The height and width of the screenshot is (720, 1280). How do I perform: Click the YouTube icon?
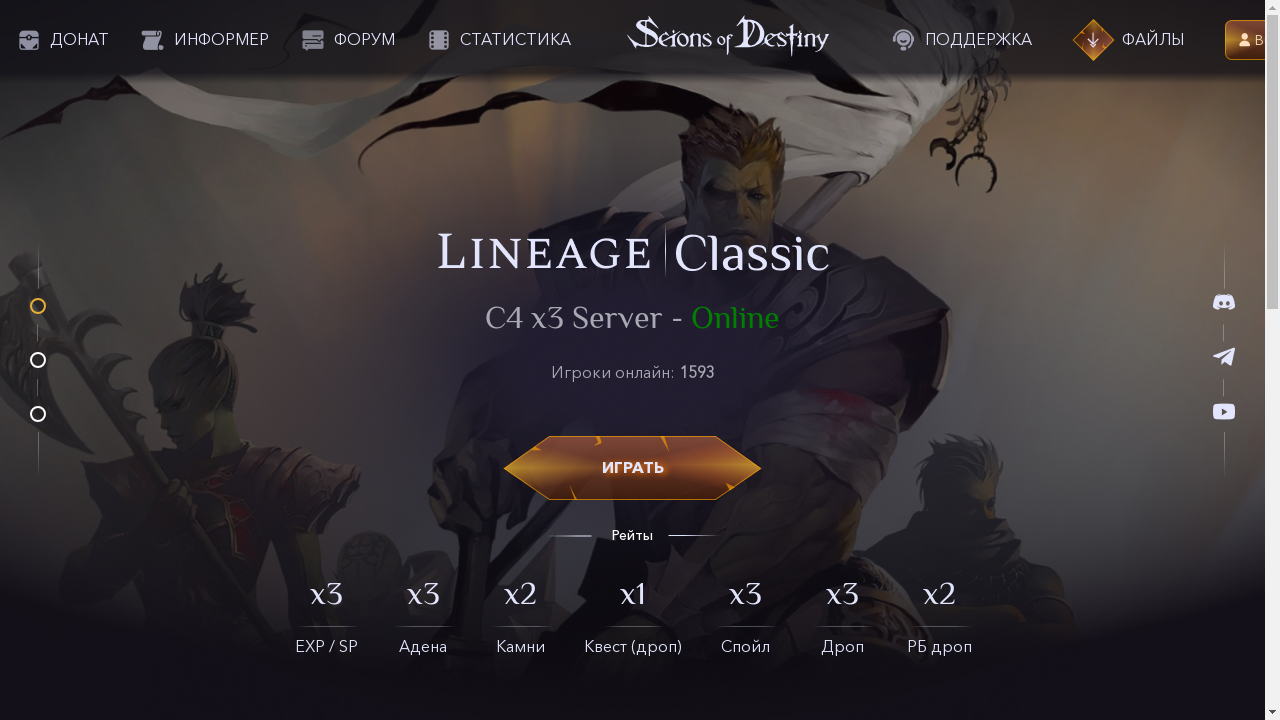point(1224,411)
